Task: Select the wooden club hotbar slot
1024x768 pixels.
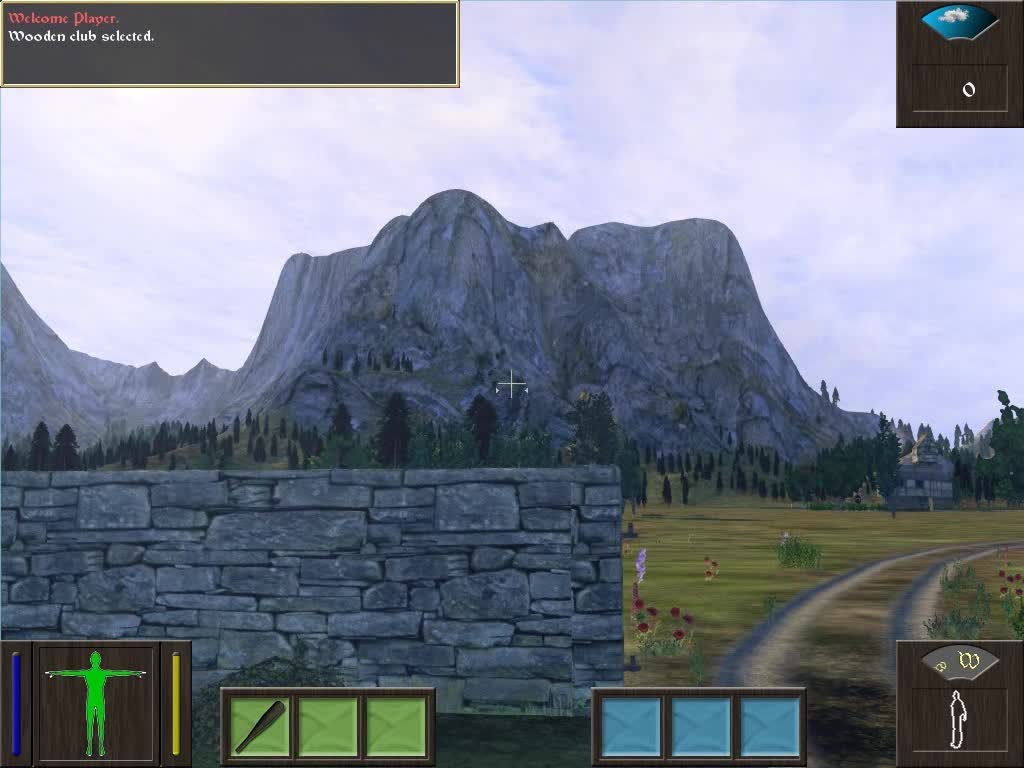Action: [x=260, y=726]
